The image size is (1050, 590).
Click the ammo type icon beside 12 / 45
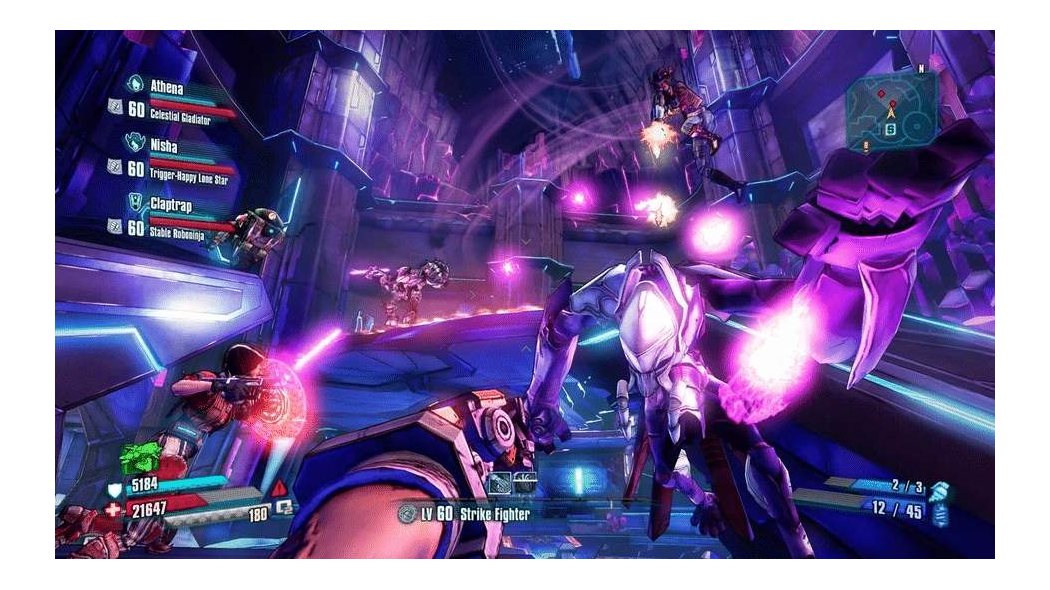pos(939,512)
